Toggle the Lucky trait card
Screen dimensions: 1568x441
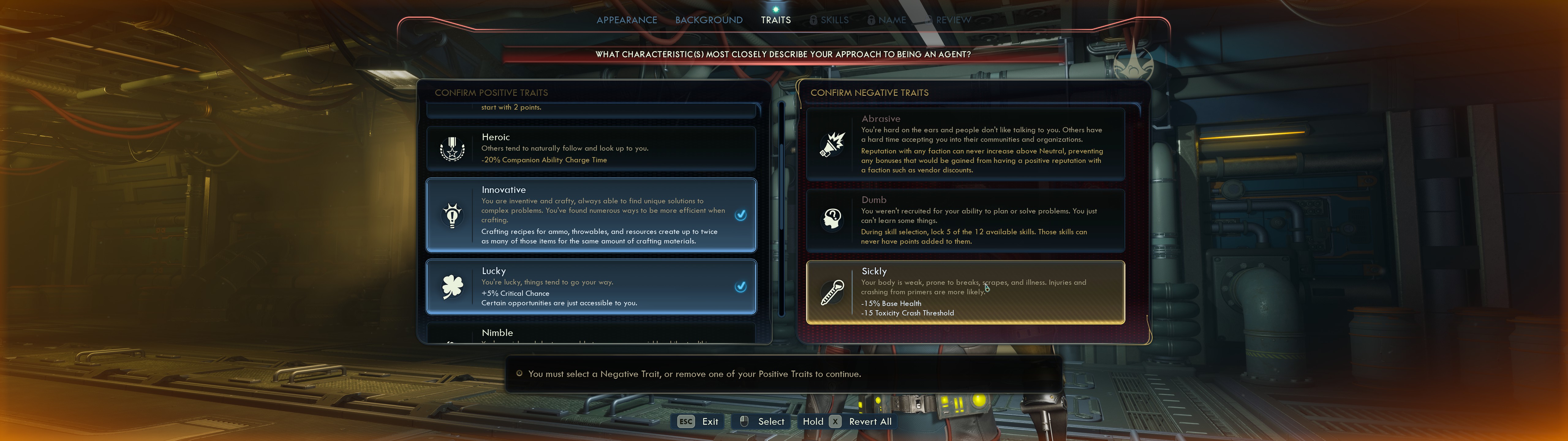pos(590,287)
